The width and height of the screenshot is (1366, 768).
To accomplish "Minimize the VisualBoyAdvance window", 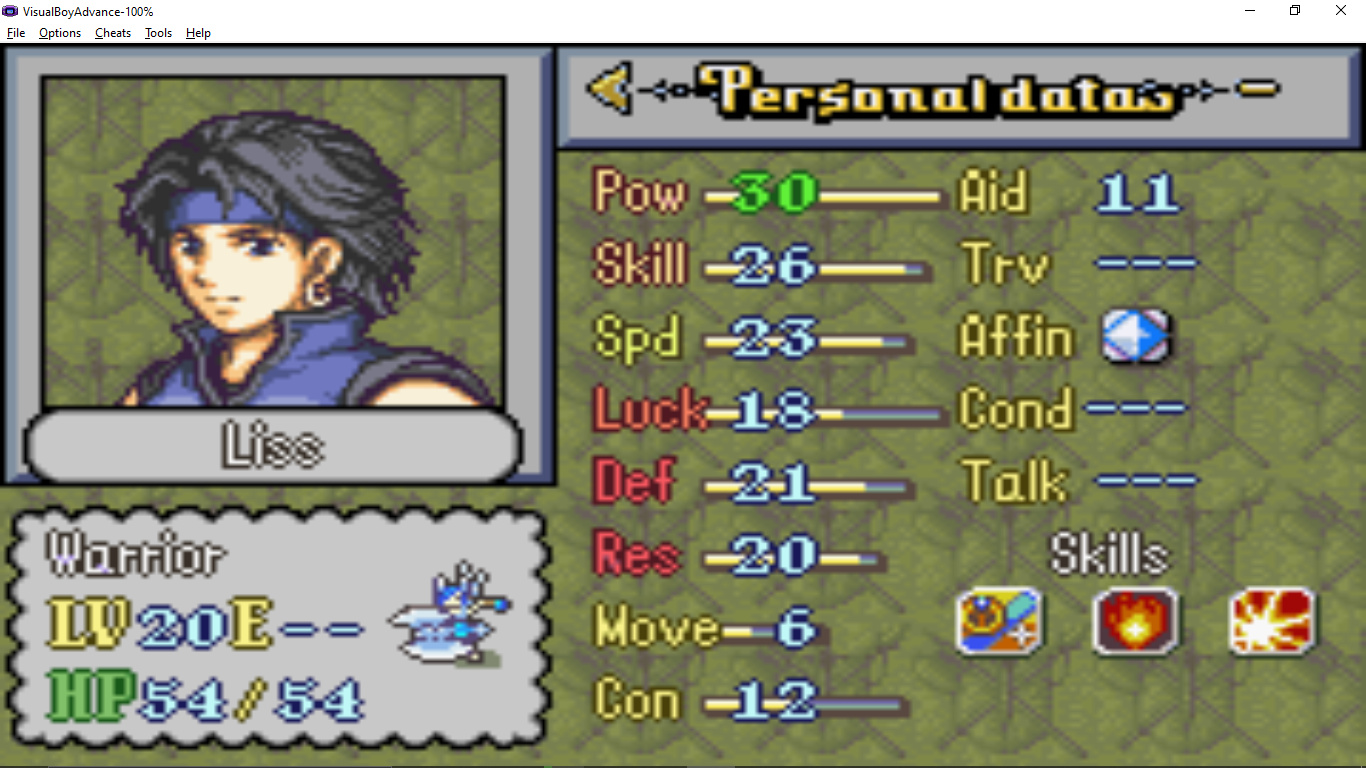I will [1250, 11].
